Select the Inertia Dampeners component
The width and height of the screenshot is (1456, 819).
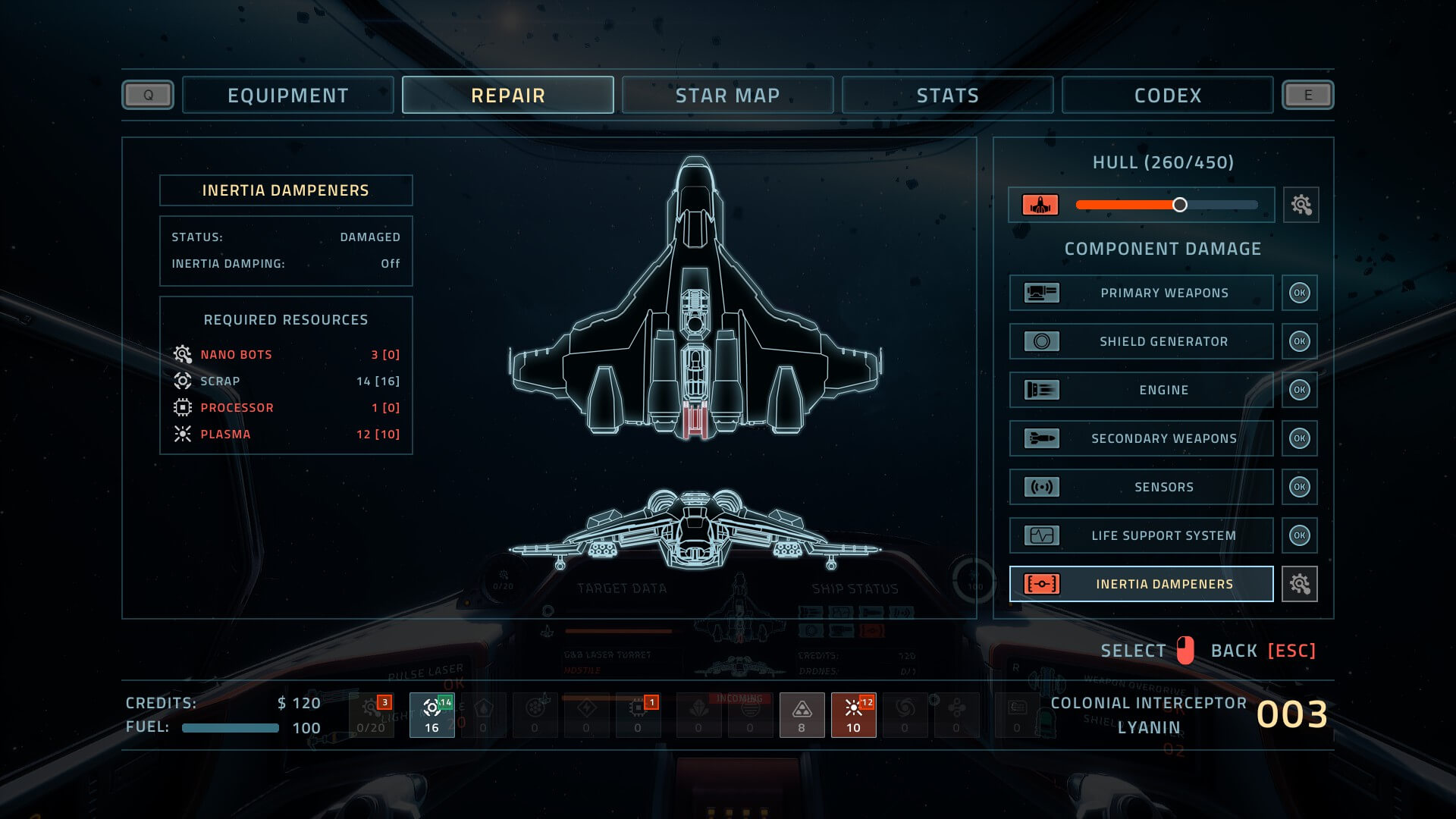click(1141, 584)
